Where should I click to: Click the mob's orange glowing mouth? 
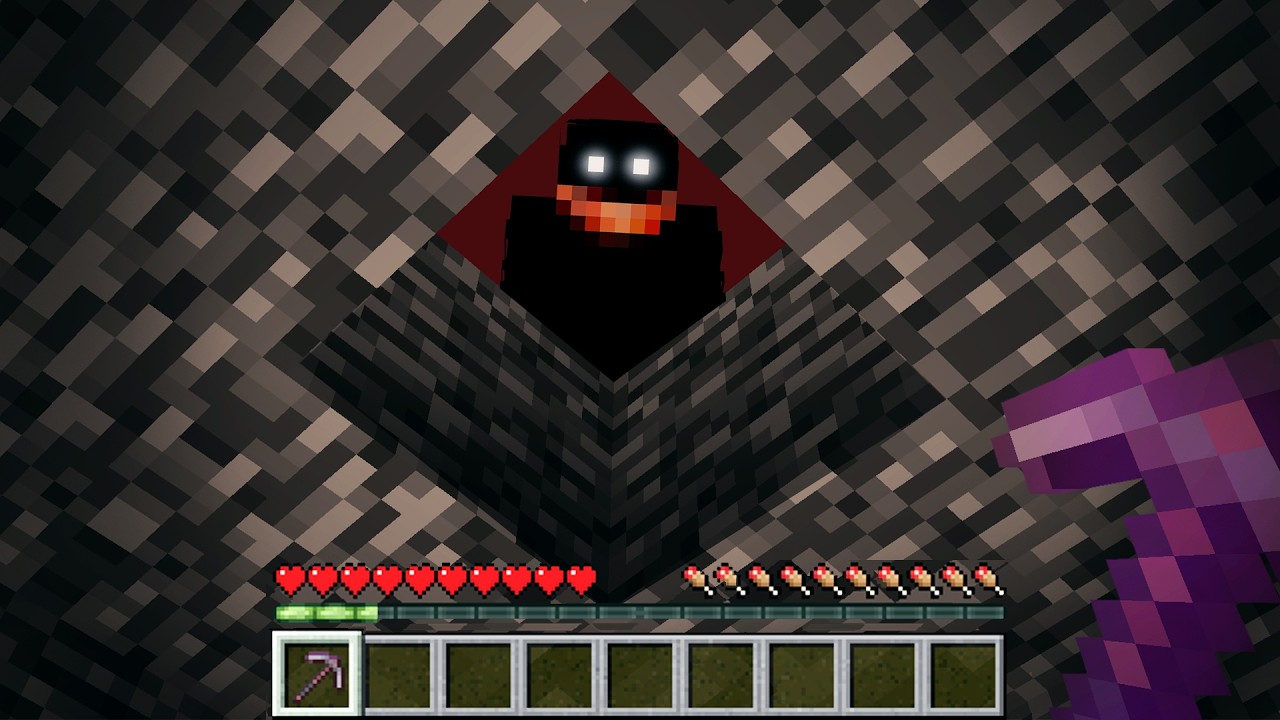pyautogui.click(x=615, y=210)
